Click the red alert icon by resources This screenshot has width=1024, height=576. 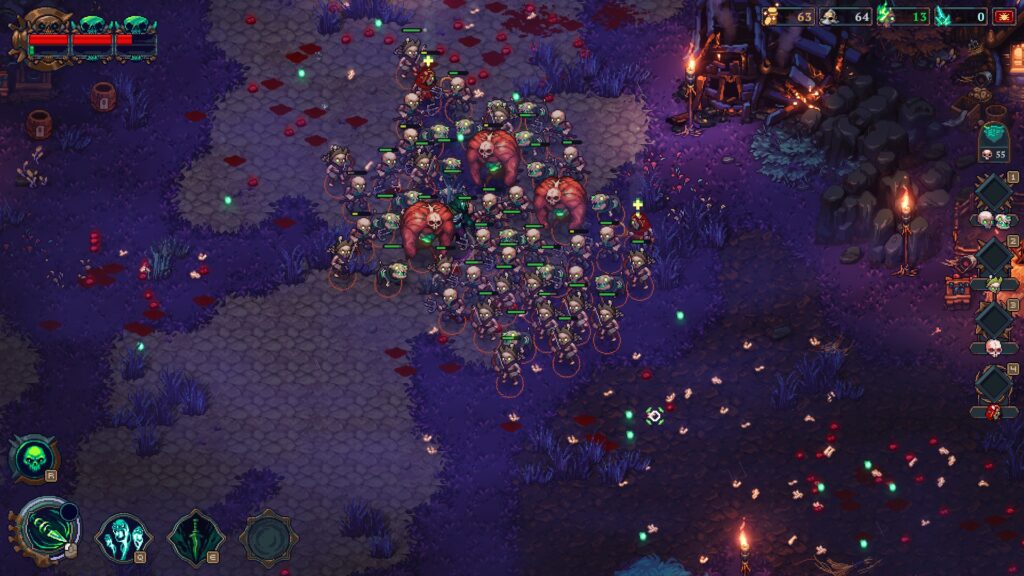click(1004, 16)
